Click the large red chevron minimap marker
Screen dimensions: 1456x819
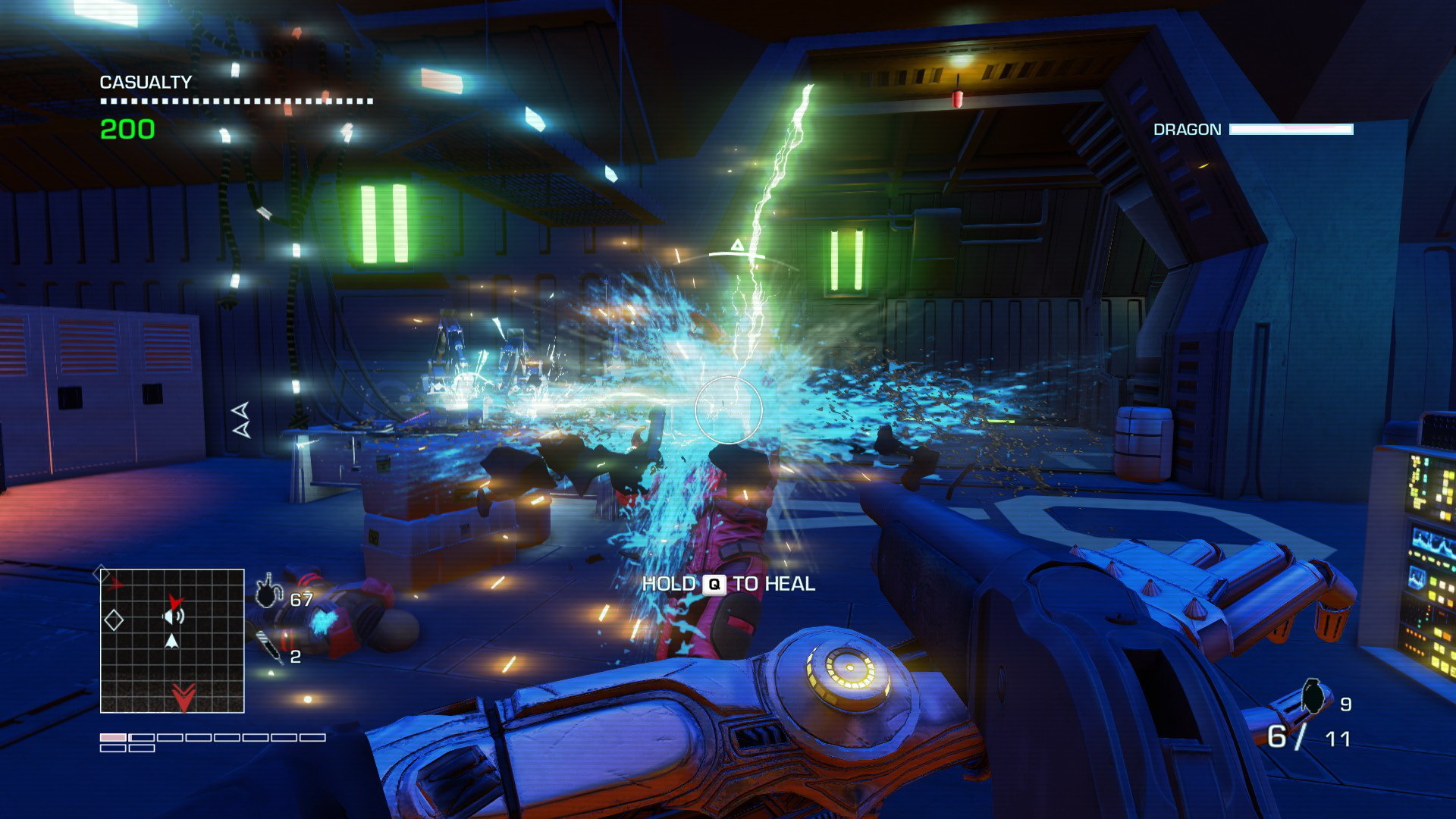[184, 696]
